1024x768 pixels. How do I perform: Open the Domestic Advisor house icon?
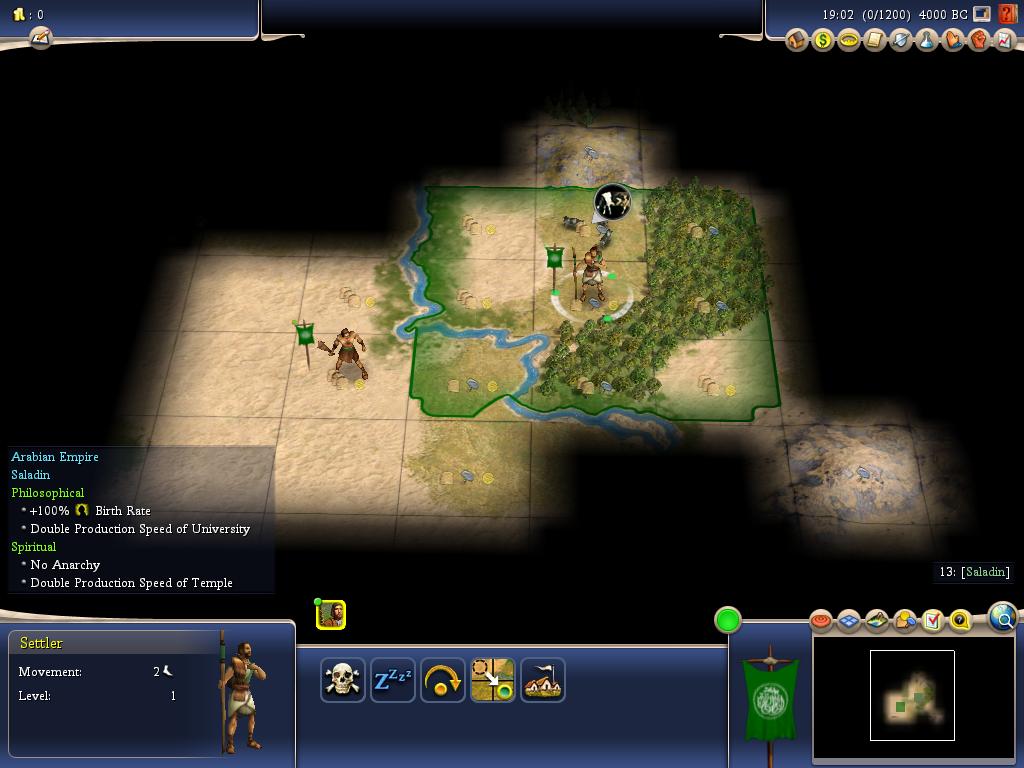point(797,41)
